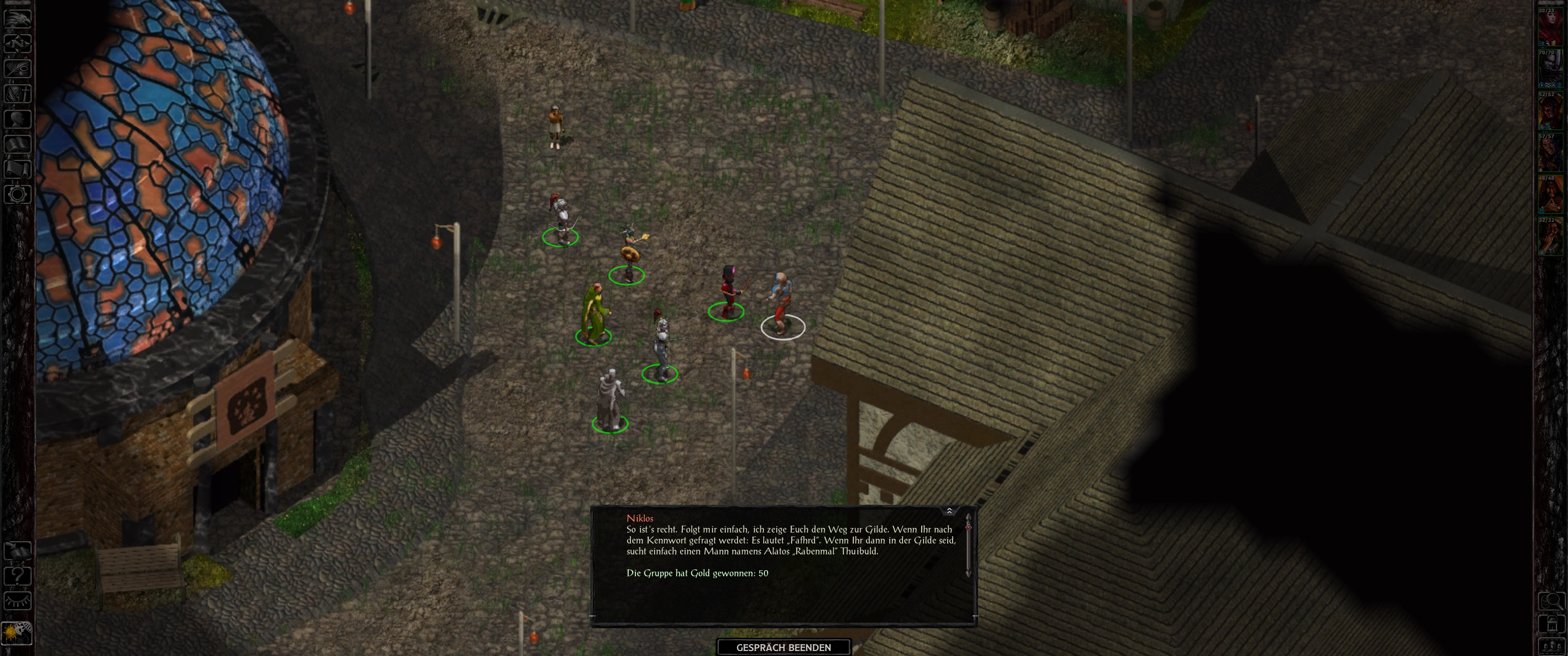Expand the dialogue box with the chevron arrow
Image resolution: width=1568 pixels, height=656 pixels.
pos(949,511)
